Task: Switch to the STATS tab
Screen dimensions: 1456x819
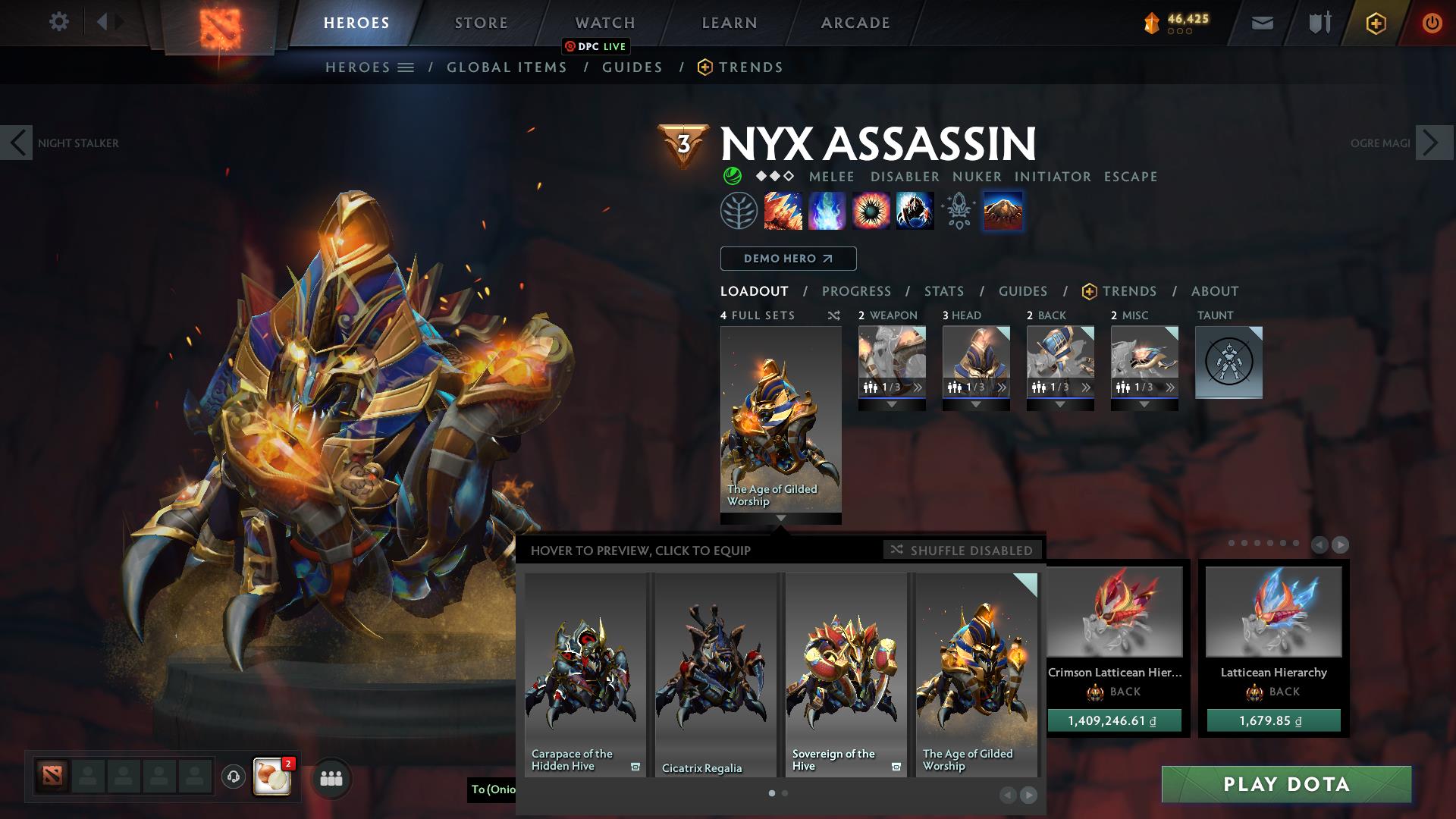Action: 943,290
